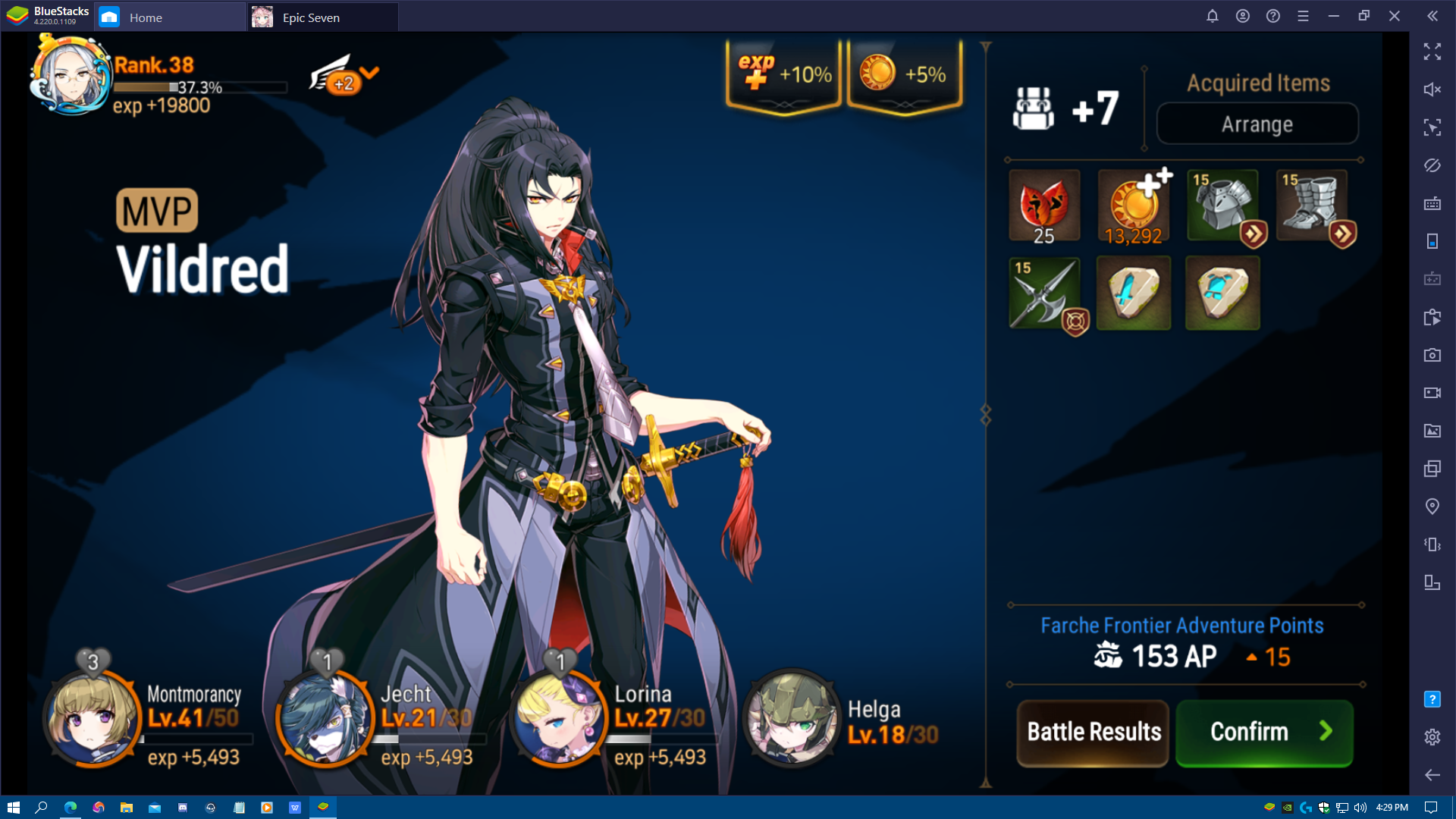This screenshot has height=819, width=1456.
Task: Start the screen recorder from the sidebar
Action: 1432,393
